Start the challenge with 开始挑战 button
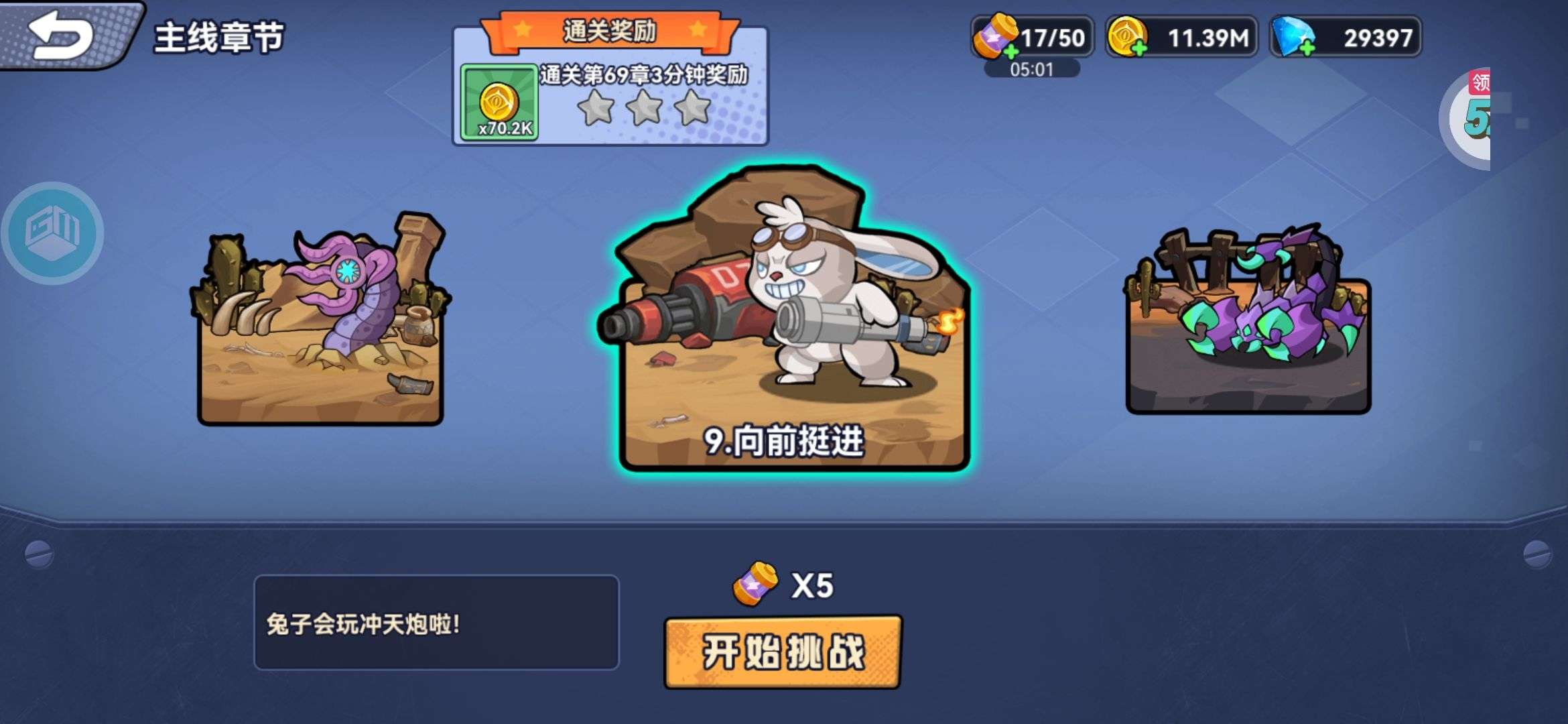The height and width of the screenshot is (724, 1568). [x=783, y=652]
